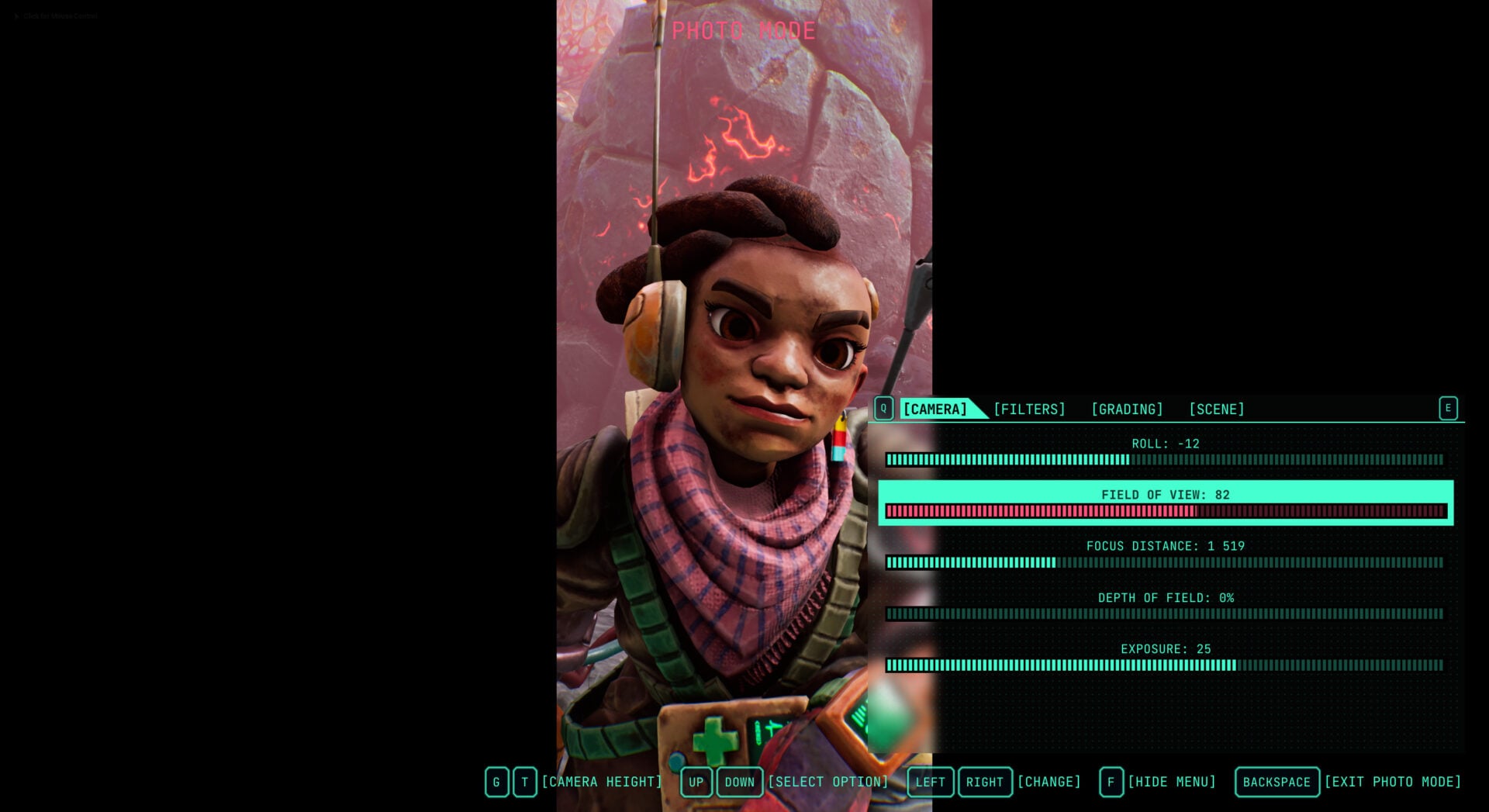
Task: Select the CAMERA tab
Action: coord(935,409)
